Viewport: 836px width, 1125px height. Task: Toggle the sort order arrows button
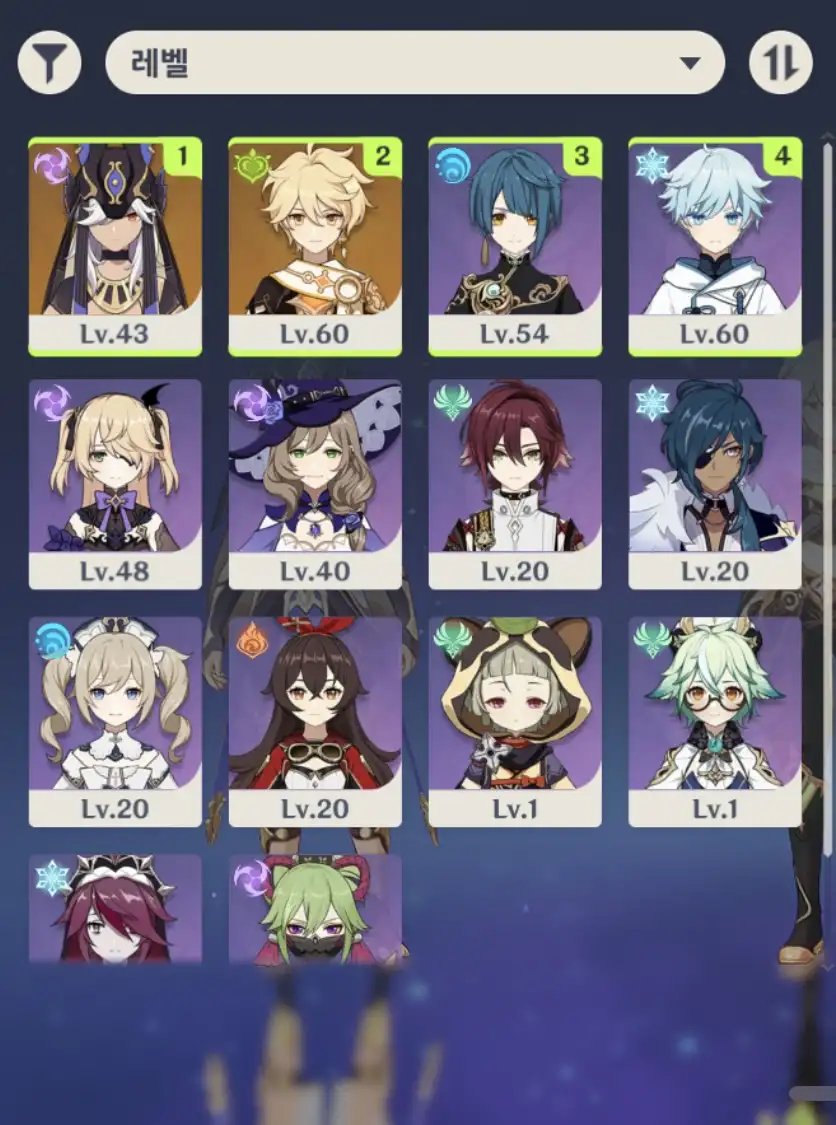[780, 63]
